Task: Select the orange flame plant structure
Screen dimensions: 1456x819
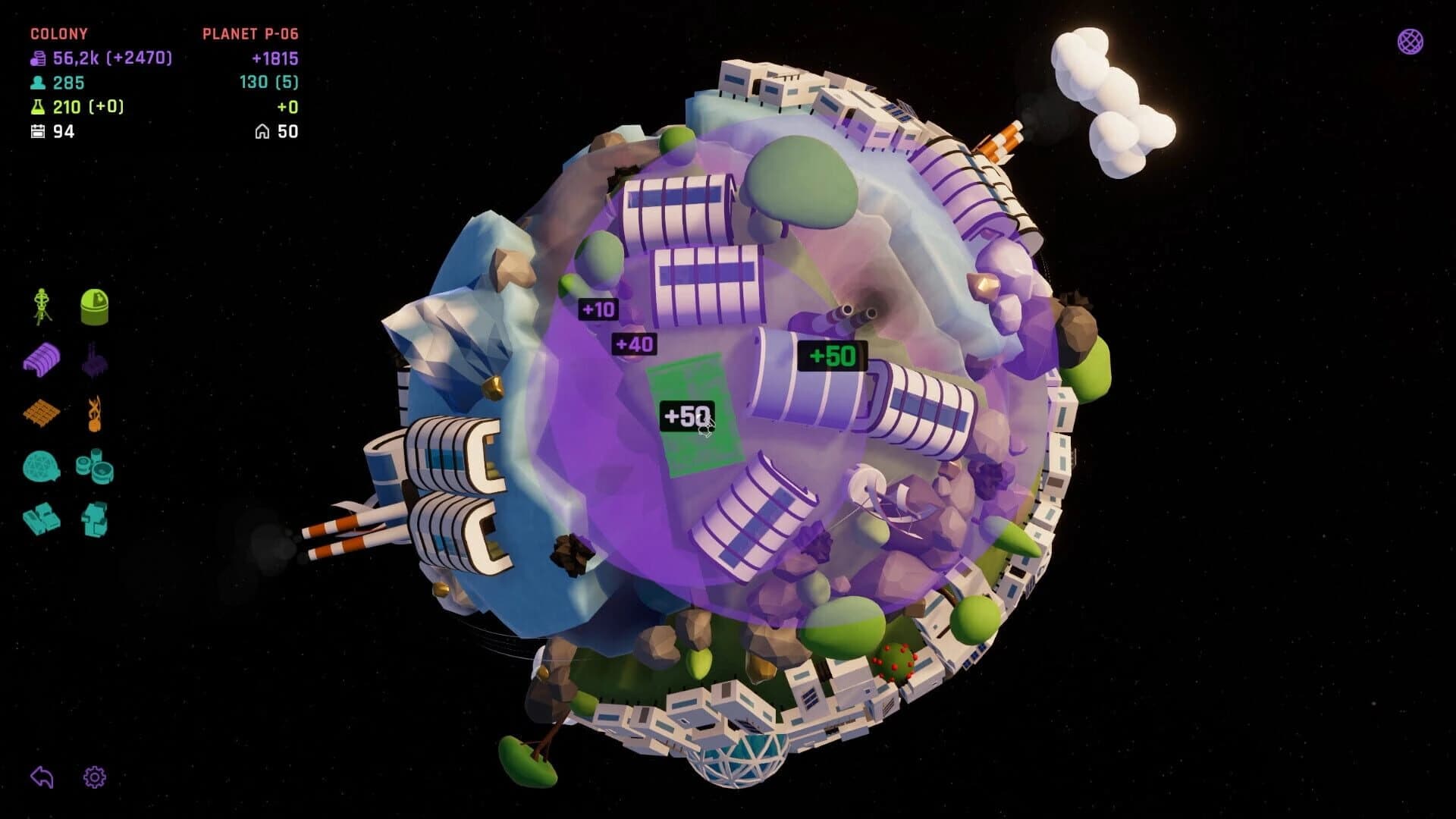Action: click(93, 413)
